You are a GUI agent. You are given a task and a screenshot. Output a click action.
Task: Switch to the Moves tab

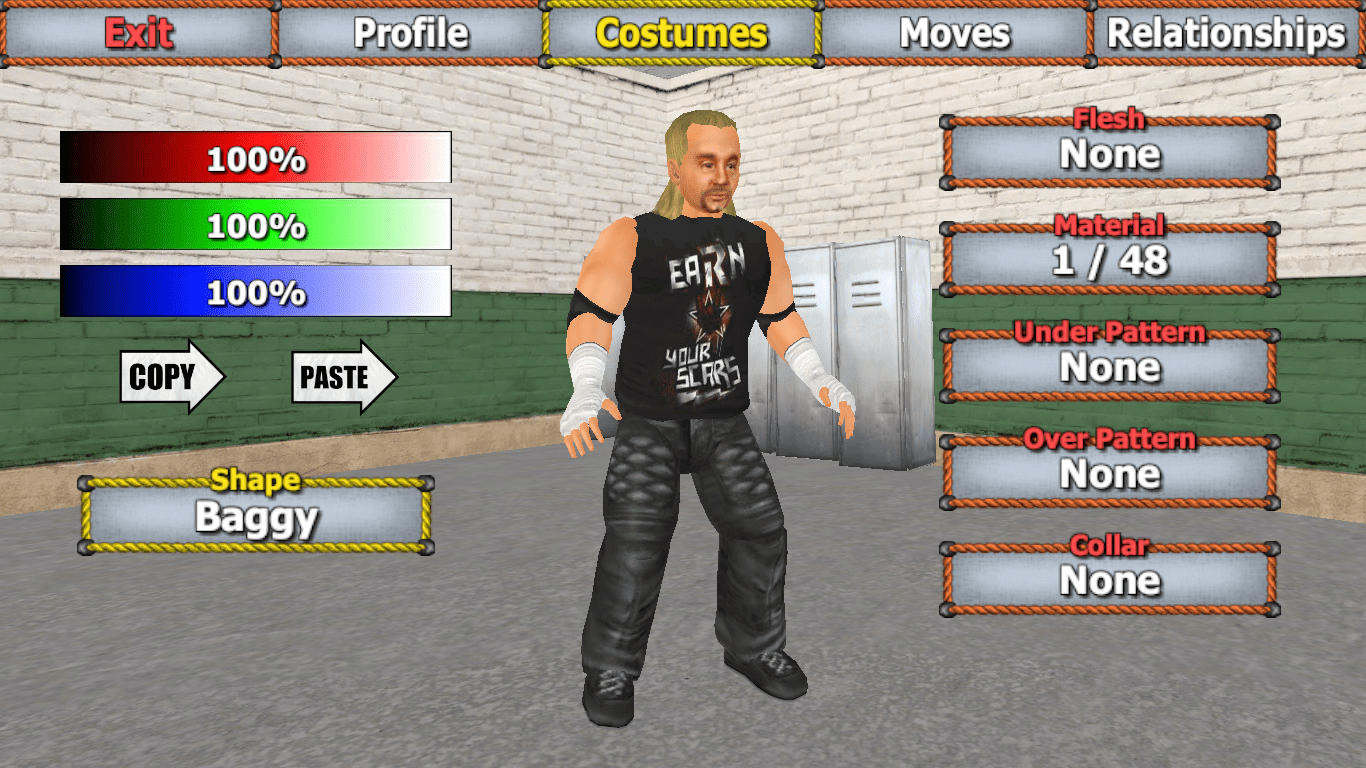click(952, 33)
